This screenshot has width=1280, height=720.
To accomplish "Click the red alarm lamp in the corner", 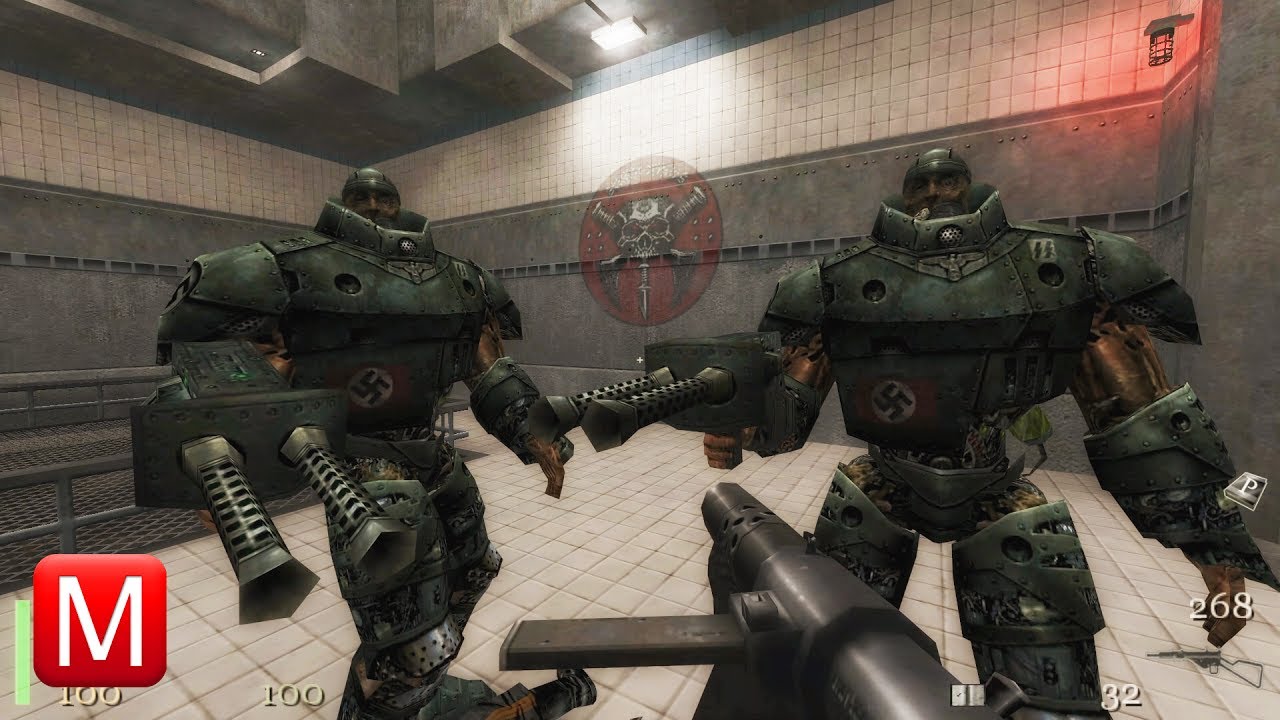I will click(1160, 48).
